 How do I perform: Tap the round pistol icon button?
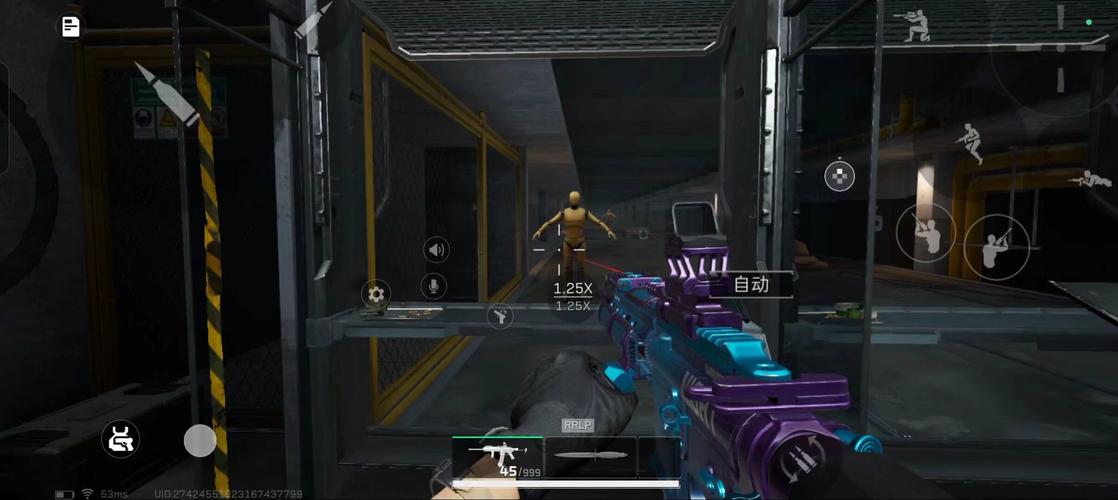click(x=499, y=318)
